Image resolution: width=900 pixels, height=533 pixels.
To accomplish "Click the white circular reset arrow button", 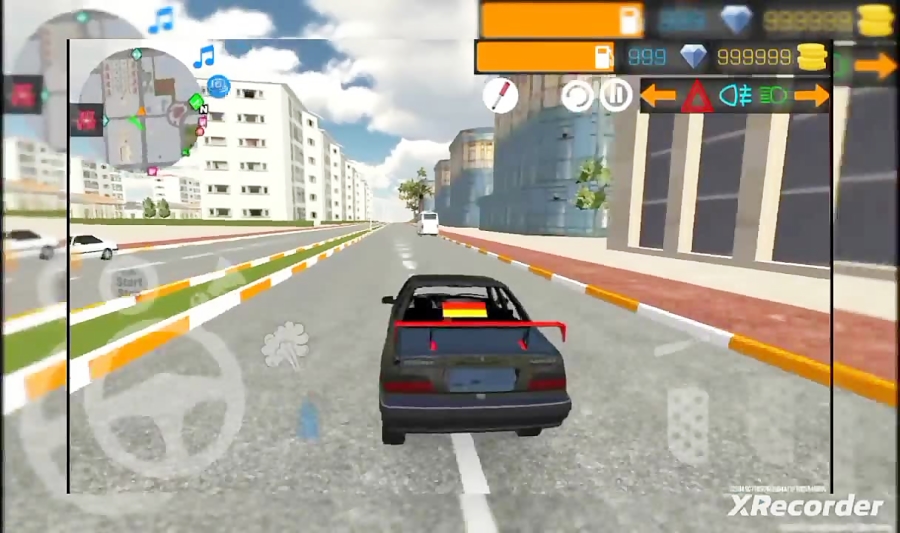I will pyautogui.click(x=576, y=96).
